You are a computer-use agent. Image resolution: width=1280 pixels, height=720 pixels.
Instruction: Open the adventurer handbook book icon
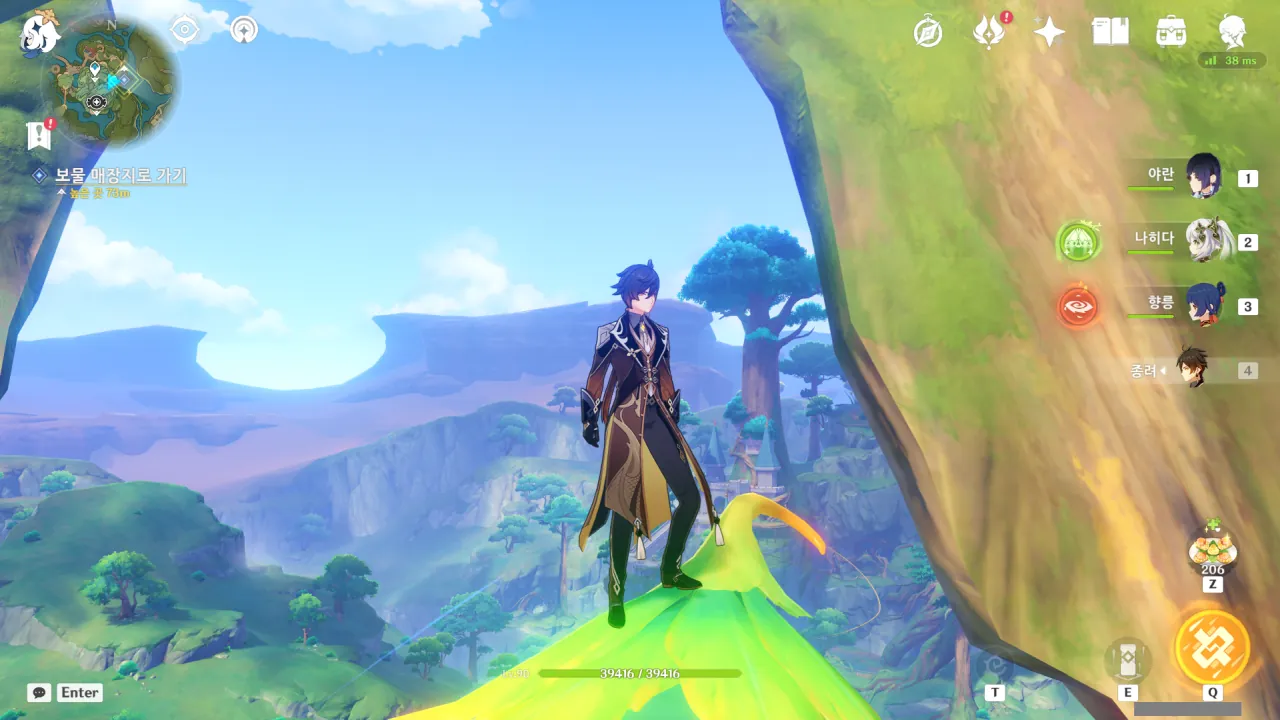(x=1110, y=33)
